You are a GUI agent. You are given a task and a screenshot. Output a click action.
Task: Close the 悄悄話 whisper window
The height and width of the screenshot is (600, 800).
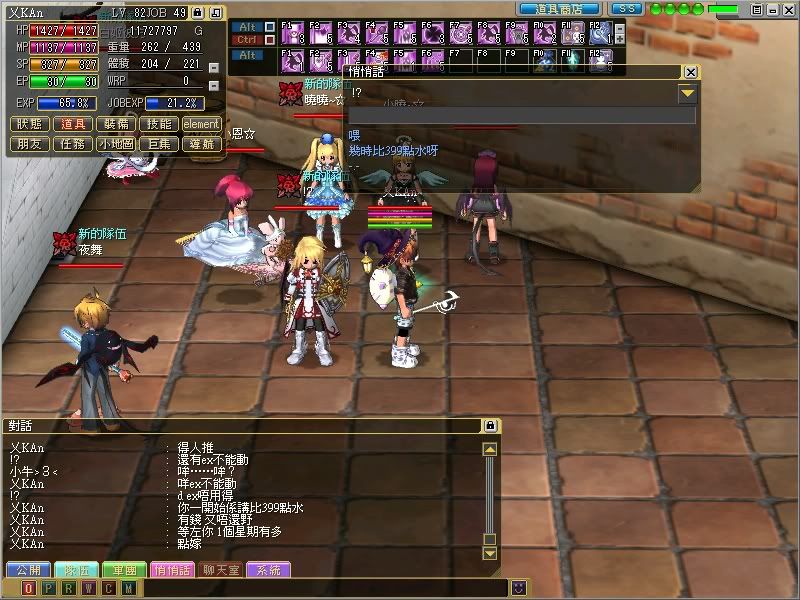690,72
